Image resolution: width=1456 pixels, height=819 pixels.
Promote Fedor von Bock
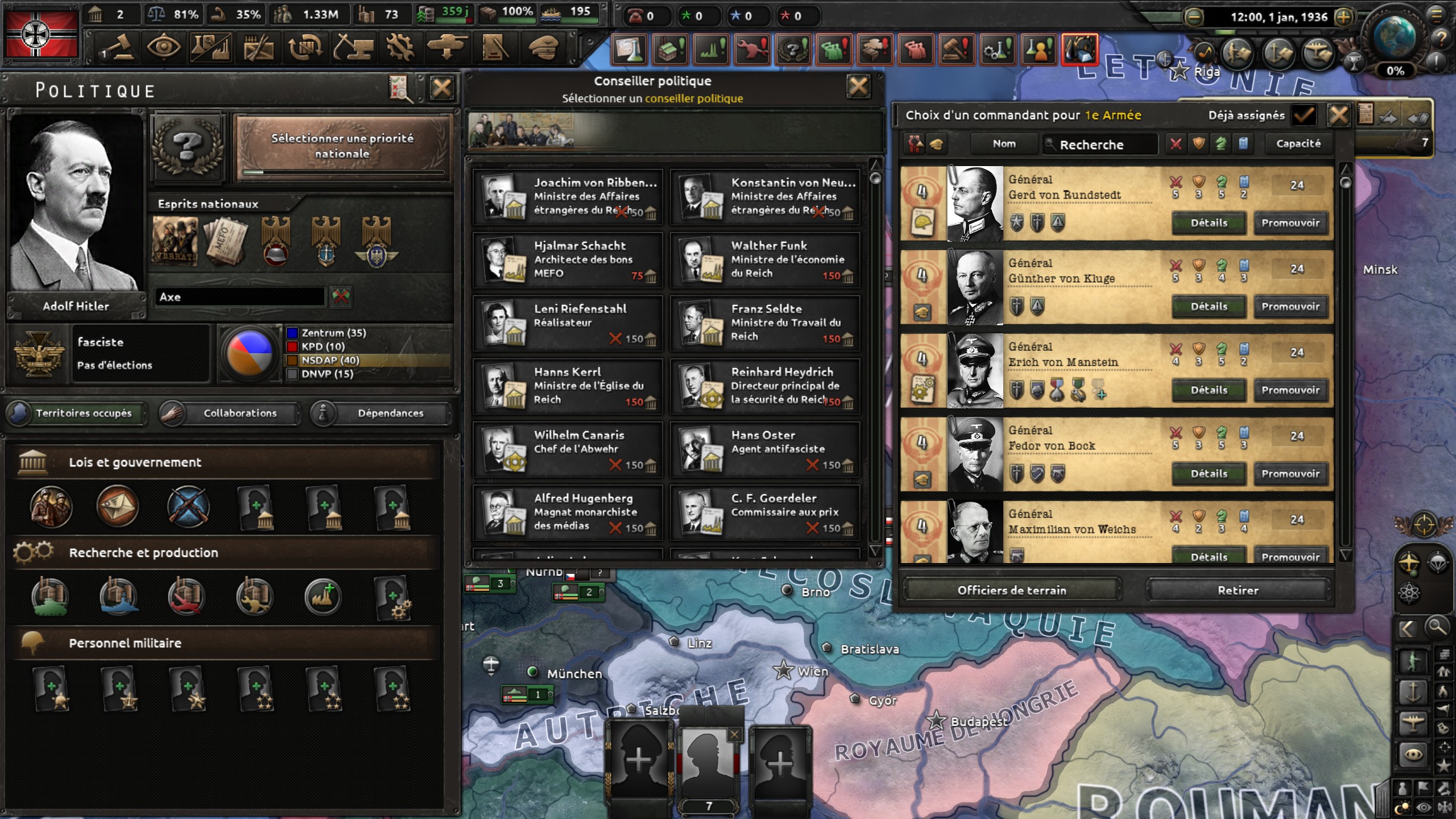pos(1290,474)
